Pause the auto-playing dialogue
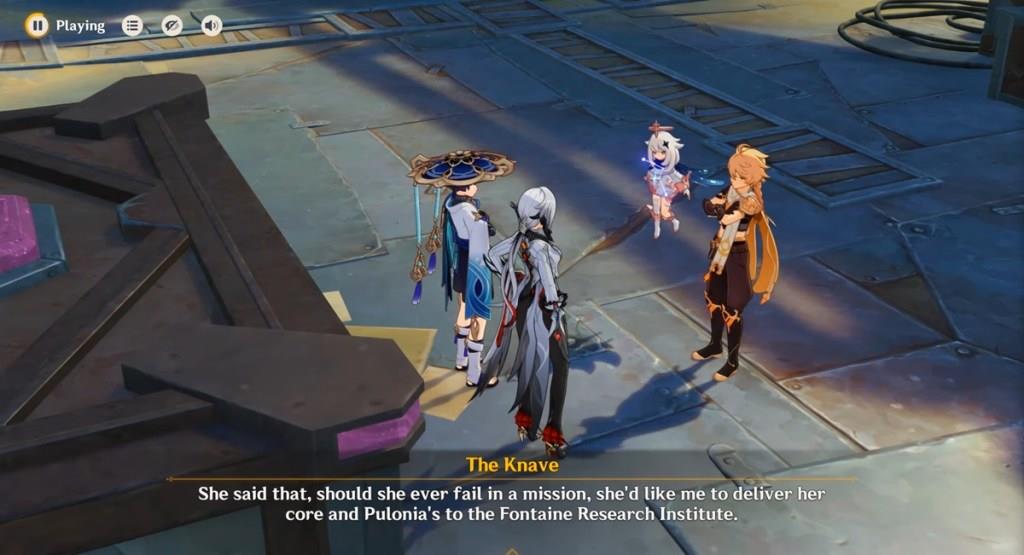 point(37,26)
